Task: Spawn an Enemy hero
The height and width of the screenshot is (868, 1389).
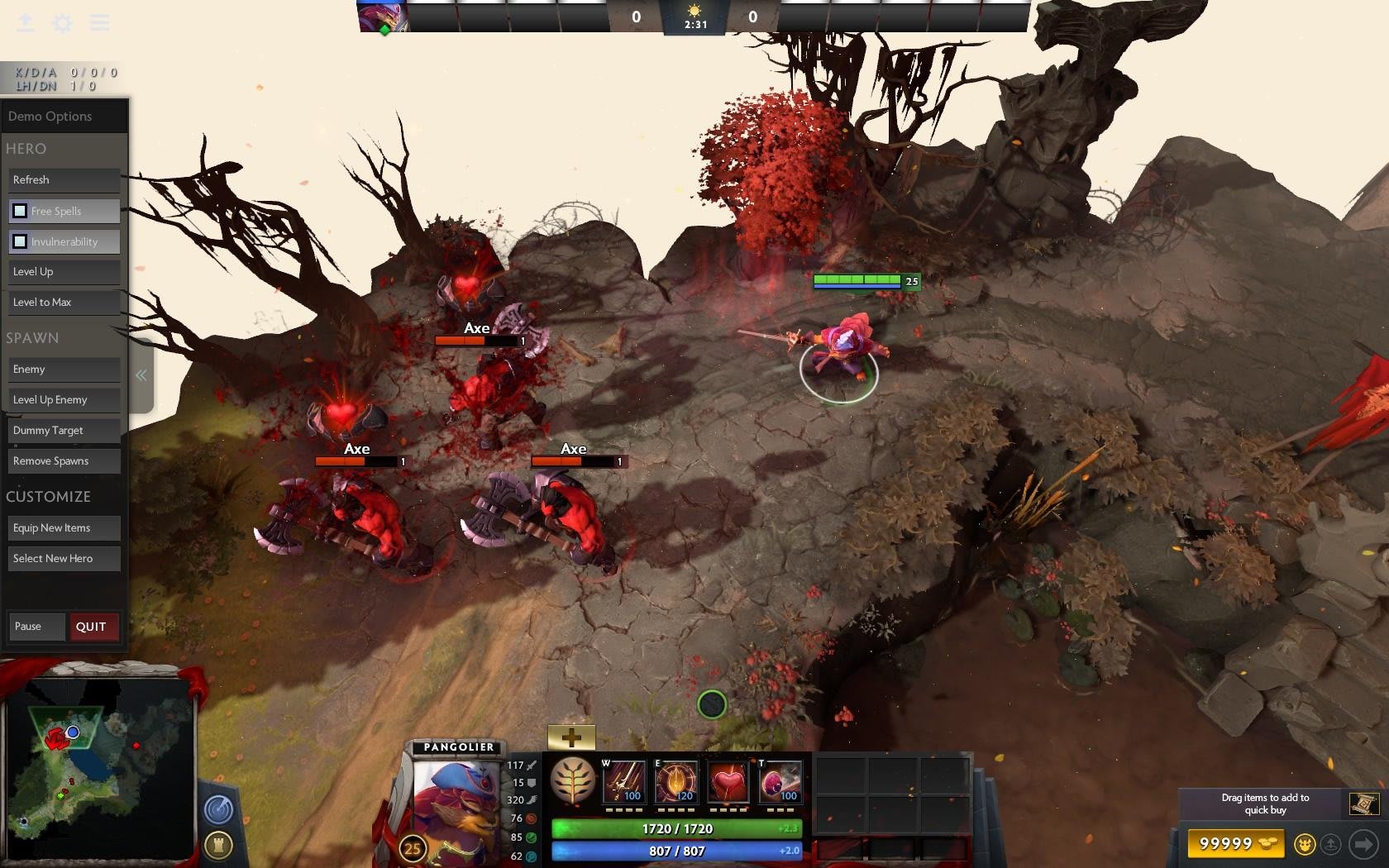Action: [x=64, y=370]
